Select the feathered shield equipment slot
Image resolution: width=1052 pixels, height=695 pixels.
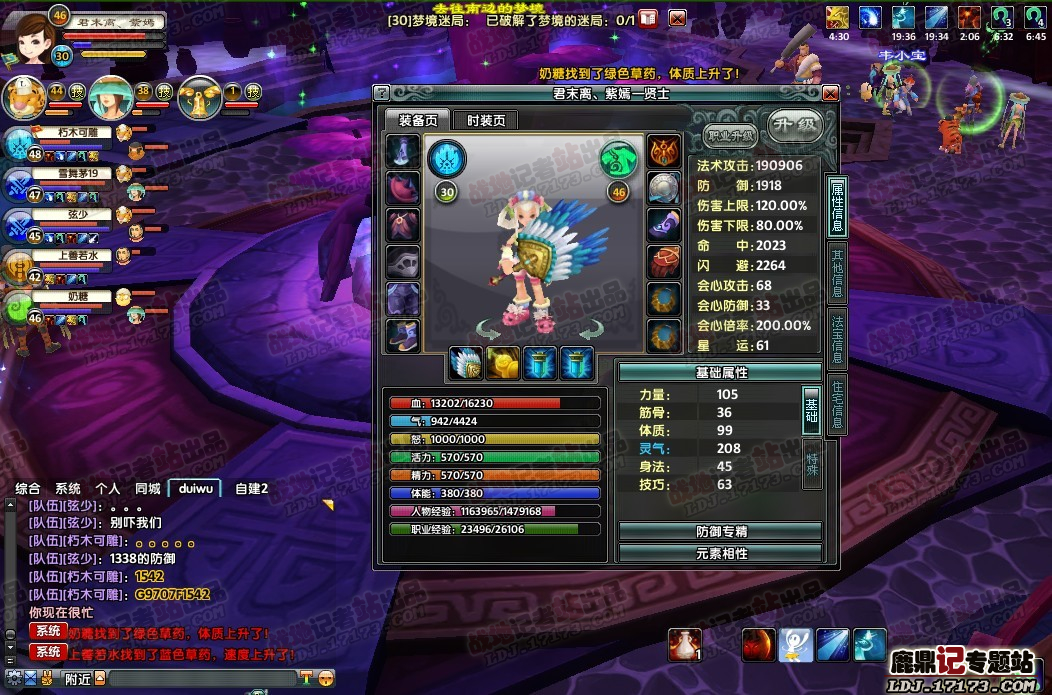467,364
